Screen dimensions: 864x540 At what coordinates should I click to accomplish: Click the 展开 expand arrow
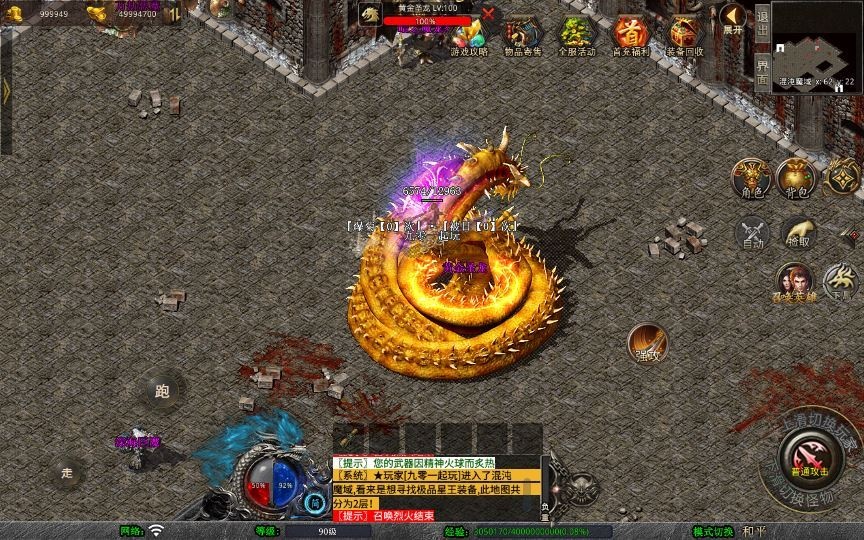(734, 18)
